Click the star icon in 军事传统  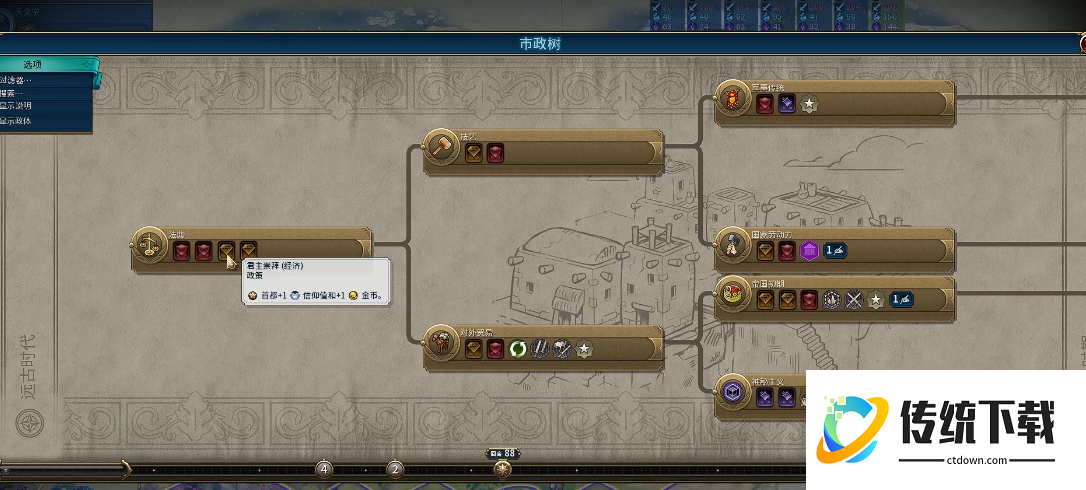810,104
